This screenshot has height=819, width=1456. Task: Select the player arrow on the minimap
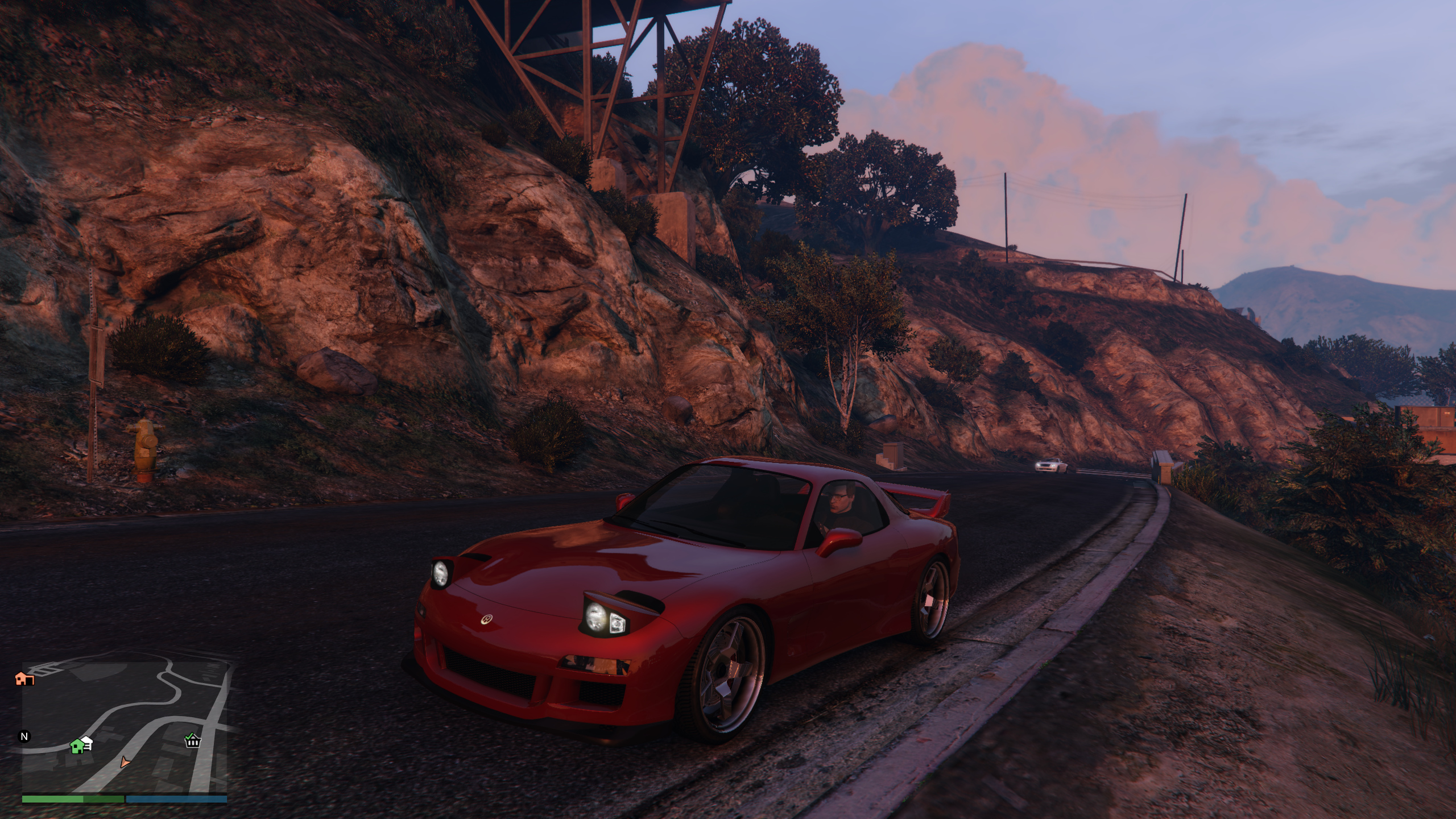125,763
